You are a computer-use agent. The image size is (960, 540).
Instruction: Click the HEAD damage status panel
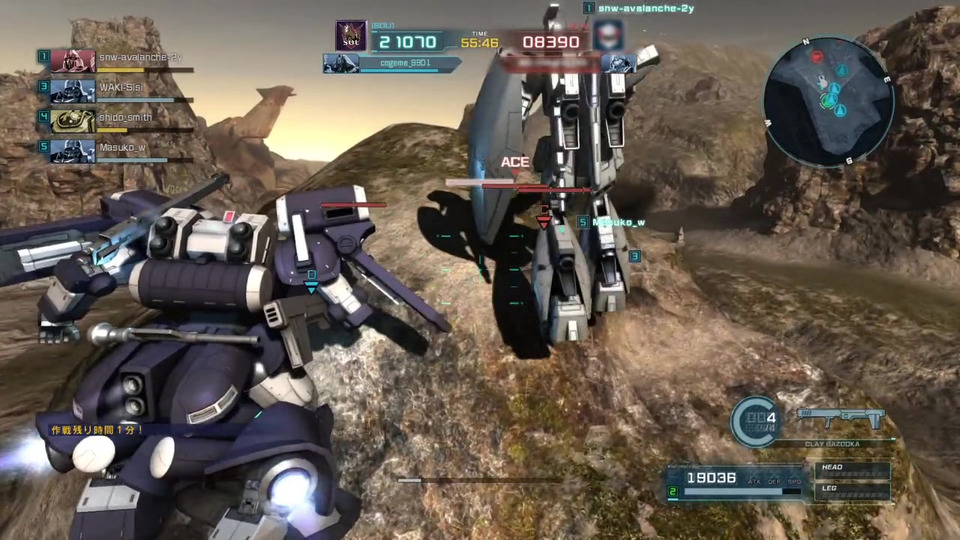tap(853, 470)
